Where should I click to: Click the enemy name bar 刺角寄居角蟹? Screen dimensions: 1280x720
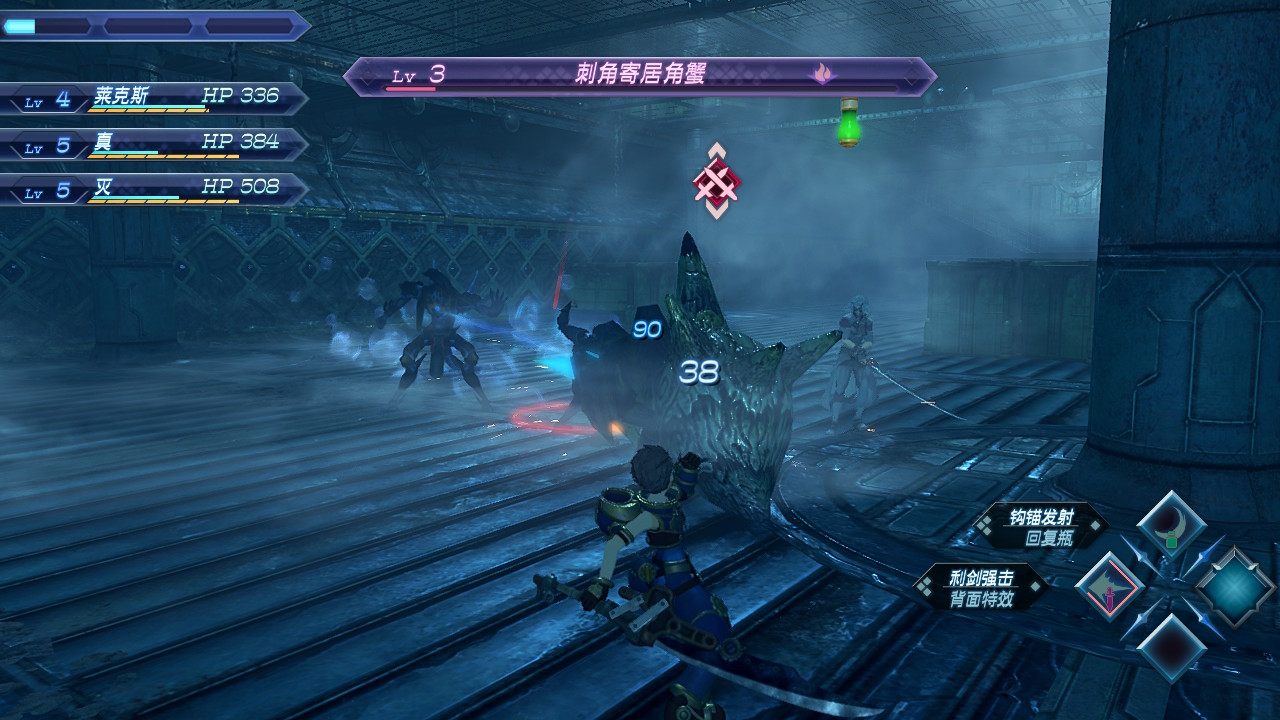pyautogui.click(x=640, y=75)
